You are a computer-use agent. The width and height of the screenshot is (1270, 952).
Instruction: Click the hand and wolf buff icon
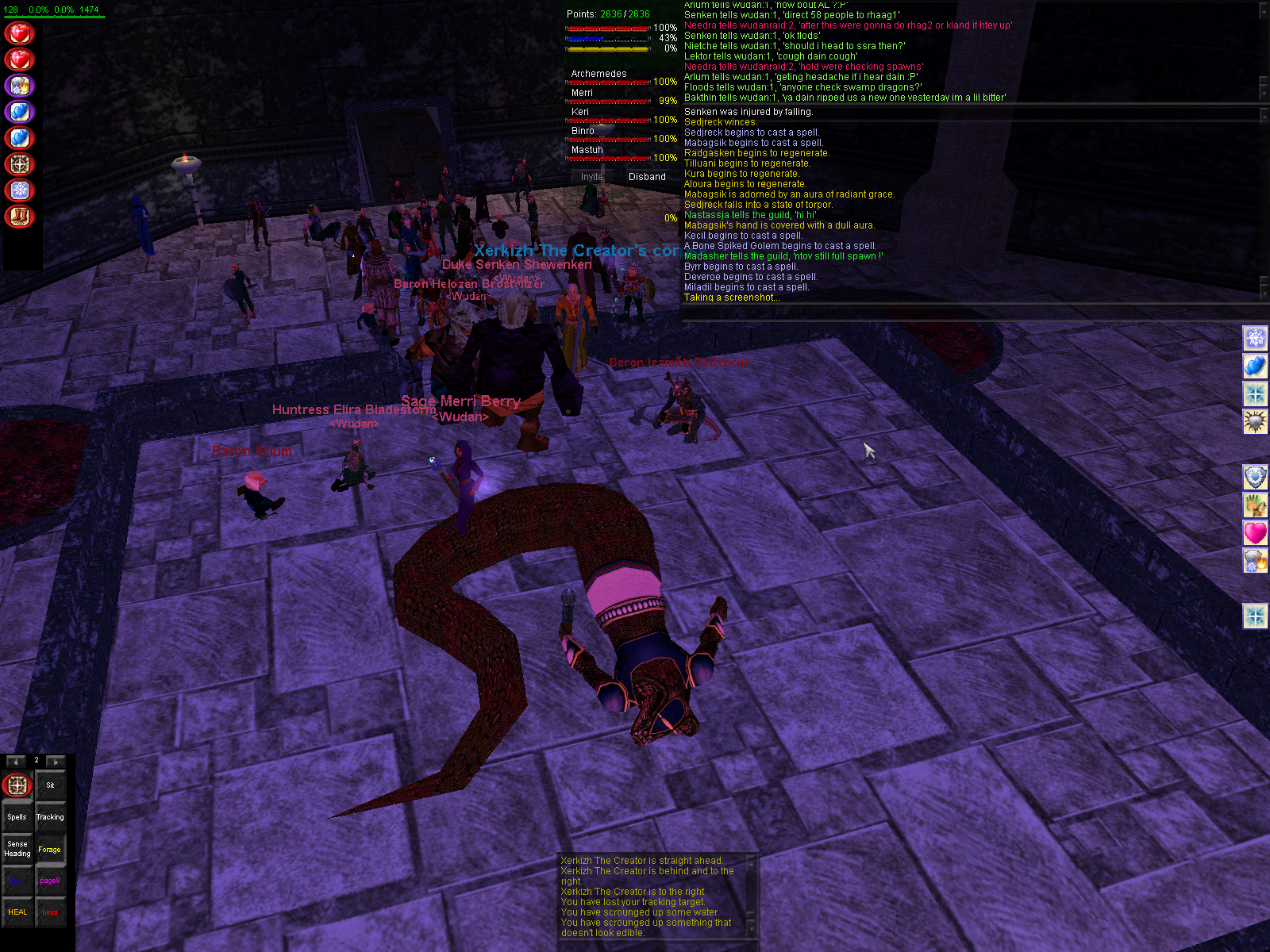[x=1255, y=505]
